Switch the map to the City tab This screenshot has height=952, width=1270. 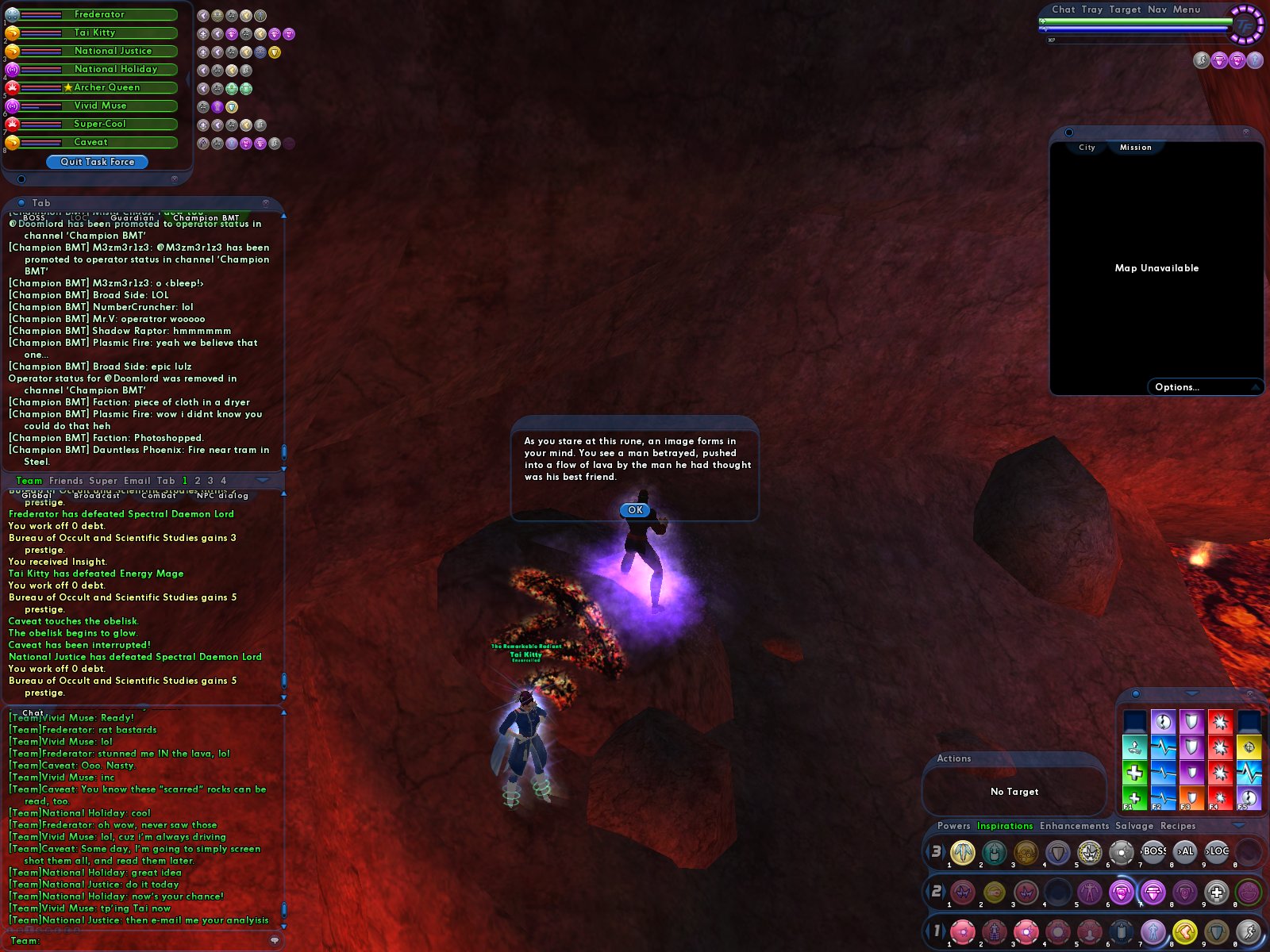coord(1087,148)
